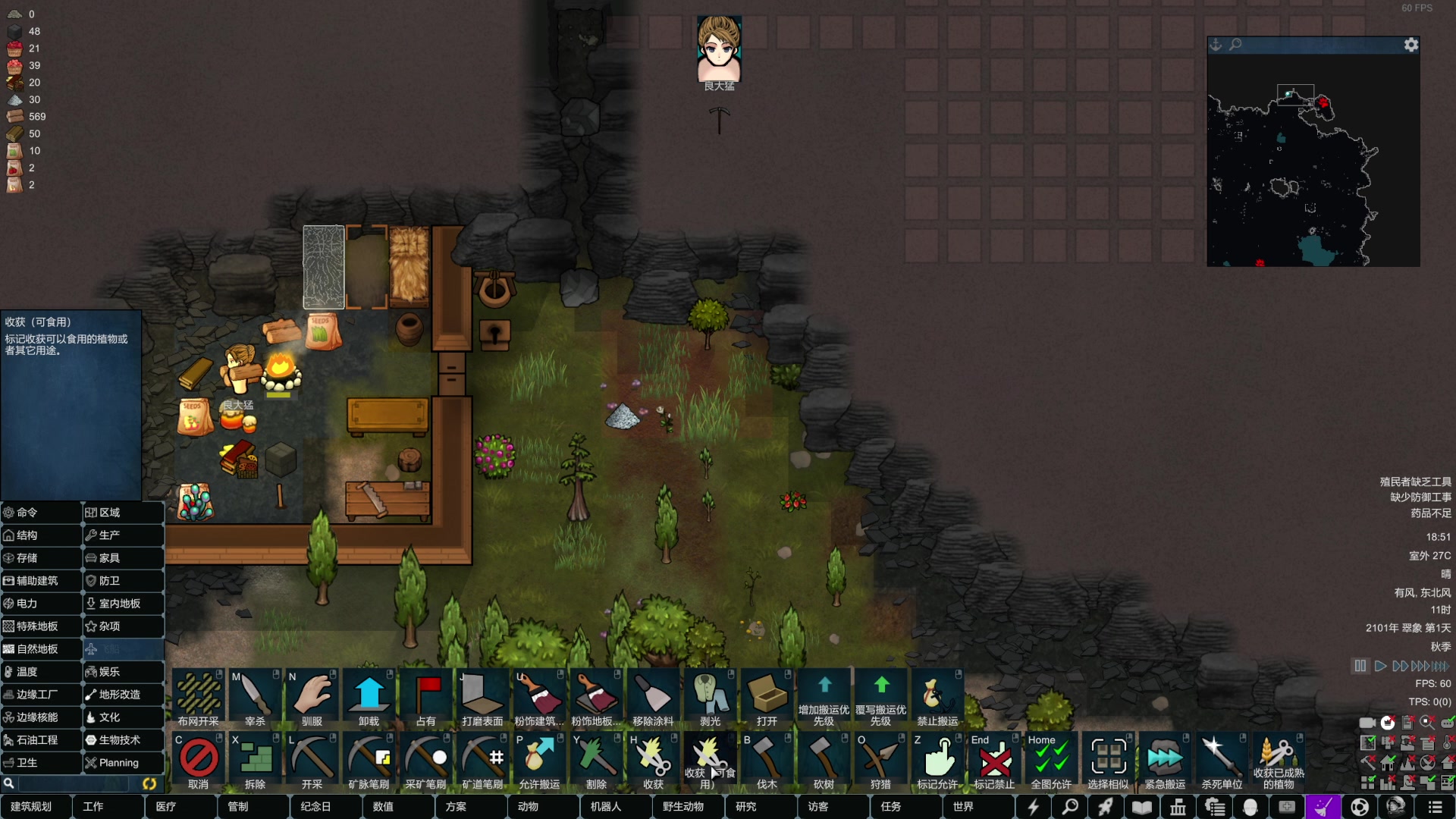1456x819 pixels.
Task: Pause the game speed control
Action: click(1360, 666)
